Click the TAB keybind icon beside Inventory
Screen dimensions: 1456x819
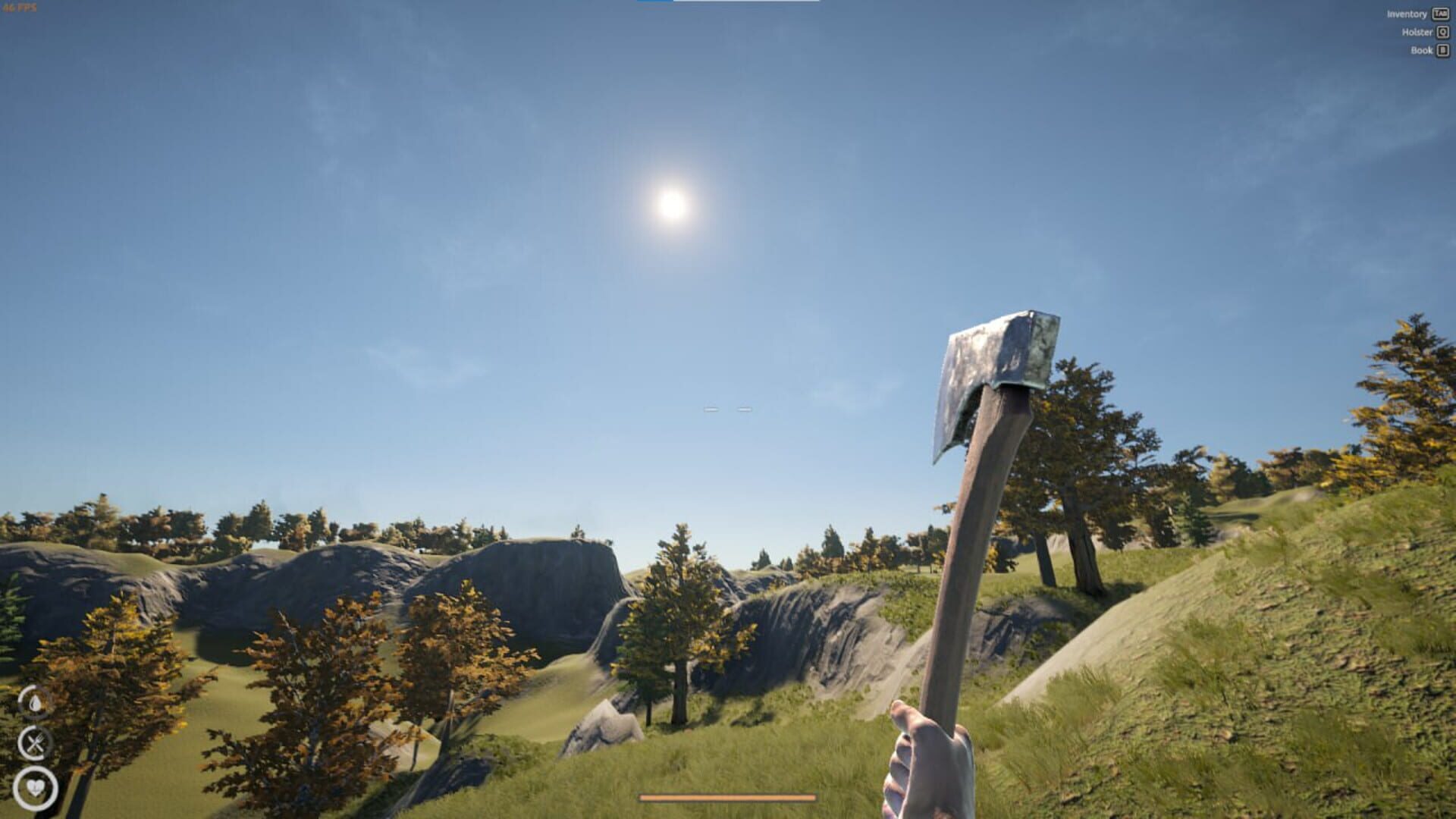pos(1439,14)
